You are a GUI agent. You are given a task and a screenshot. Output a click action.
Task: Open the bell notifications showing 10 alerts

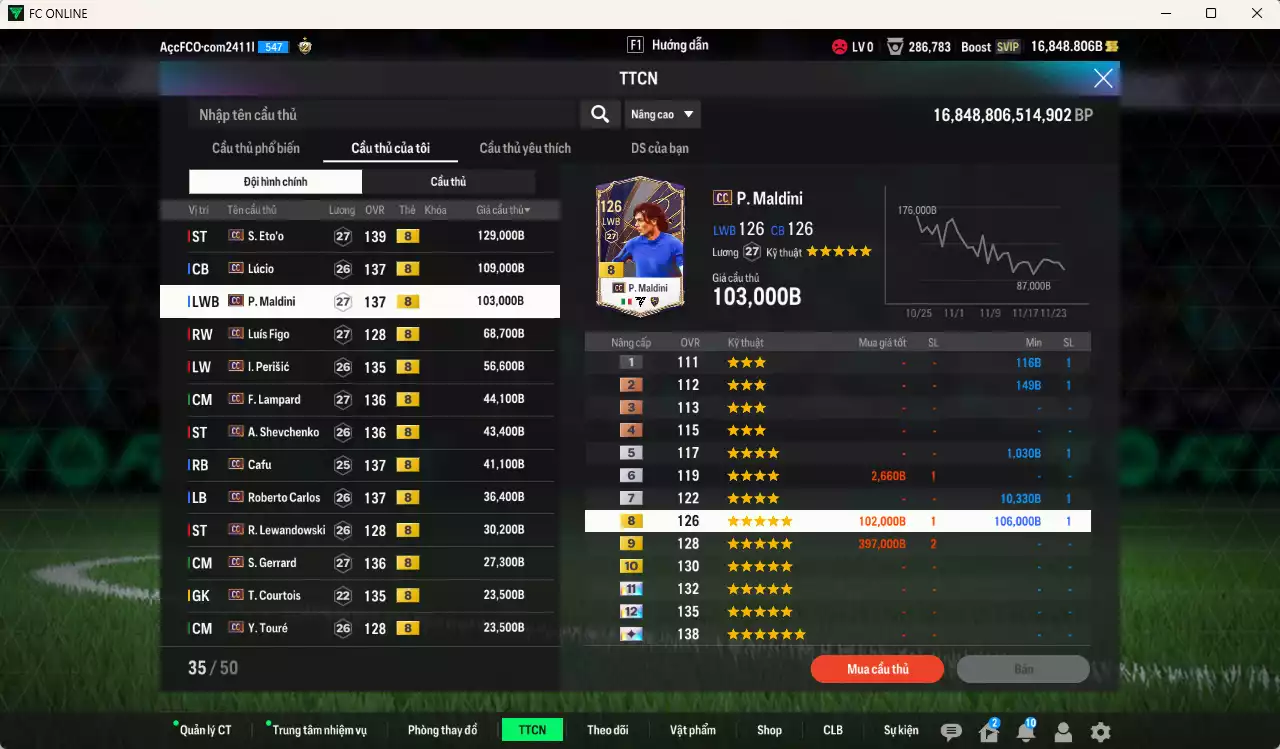(1026, 732)
